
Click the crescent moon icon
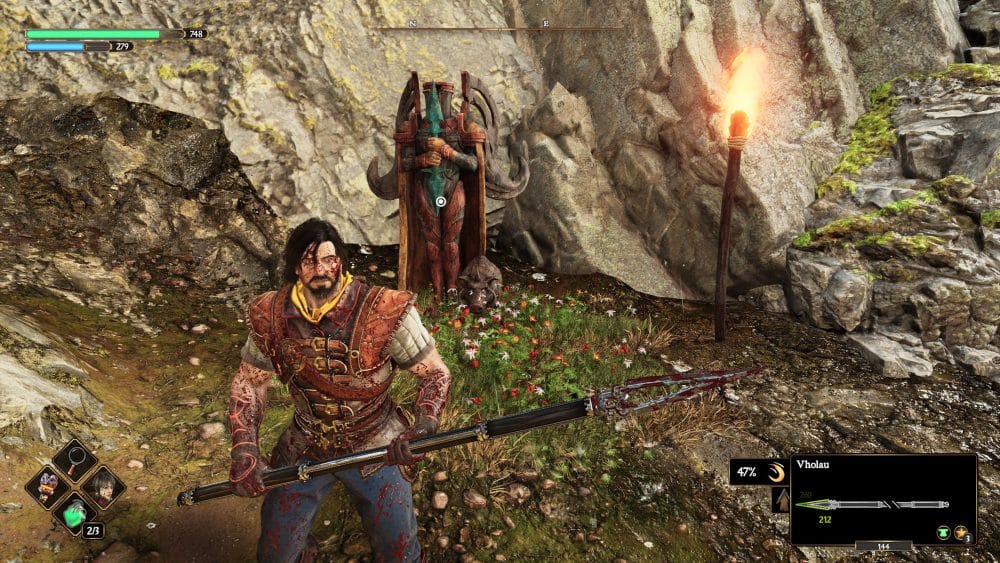pyautogui.click(x=775, y=471)
